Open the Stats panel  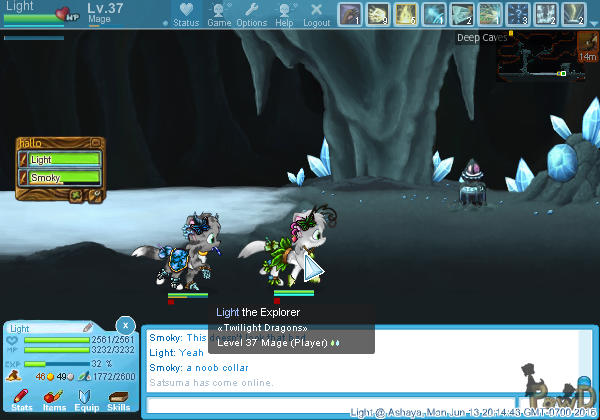[x=22, y=400]
